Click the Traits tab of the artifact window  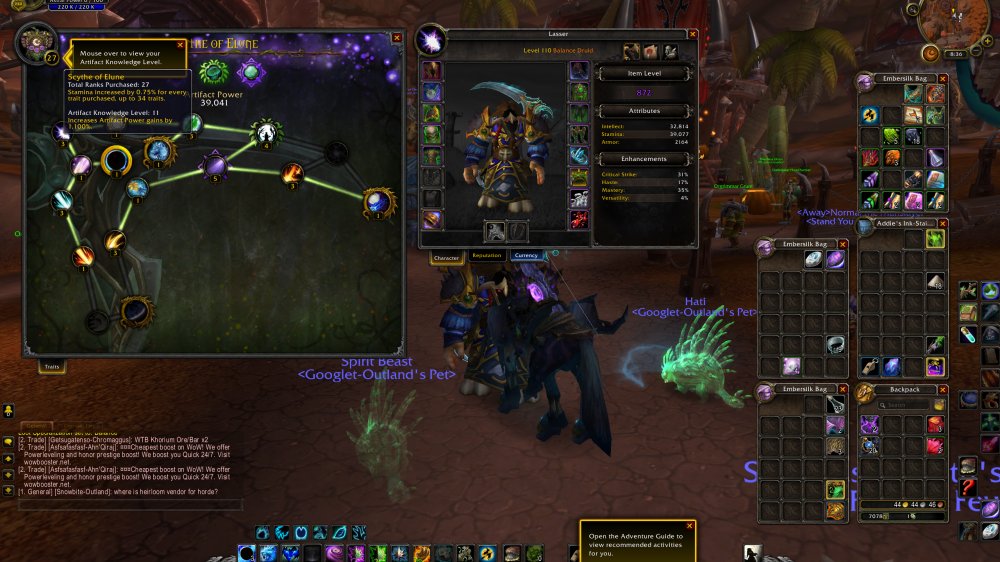[x=50, y=367]
